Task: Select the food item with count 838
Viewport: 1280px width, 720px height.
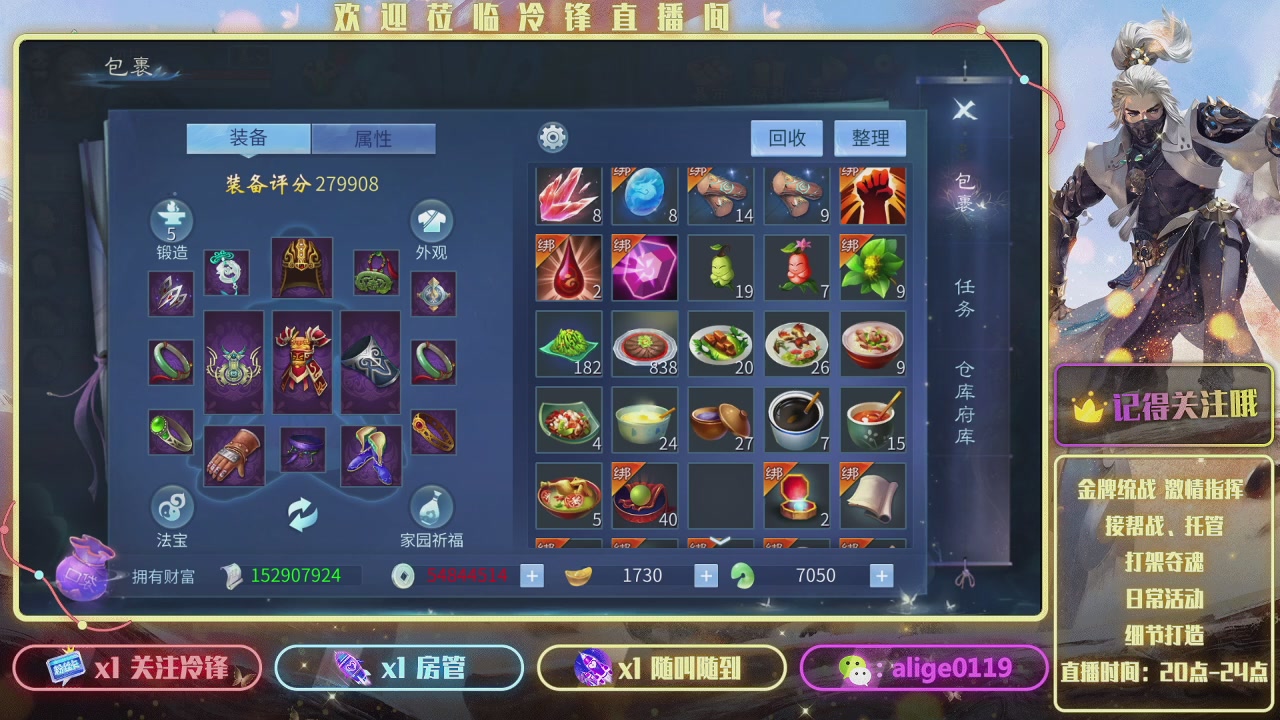Action: [645, 344]
